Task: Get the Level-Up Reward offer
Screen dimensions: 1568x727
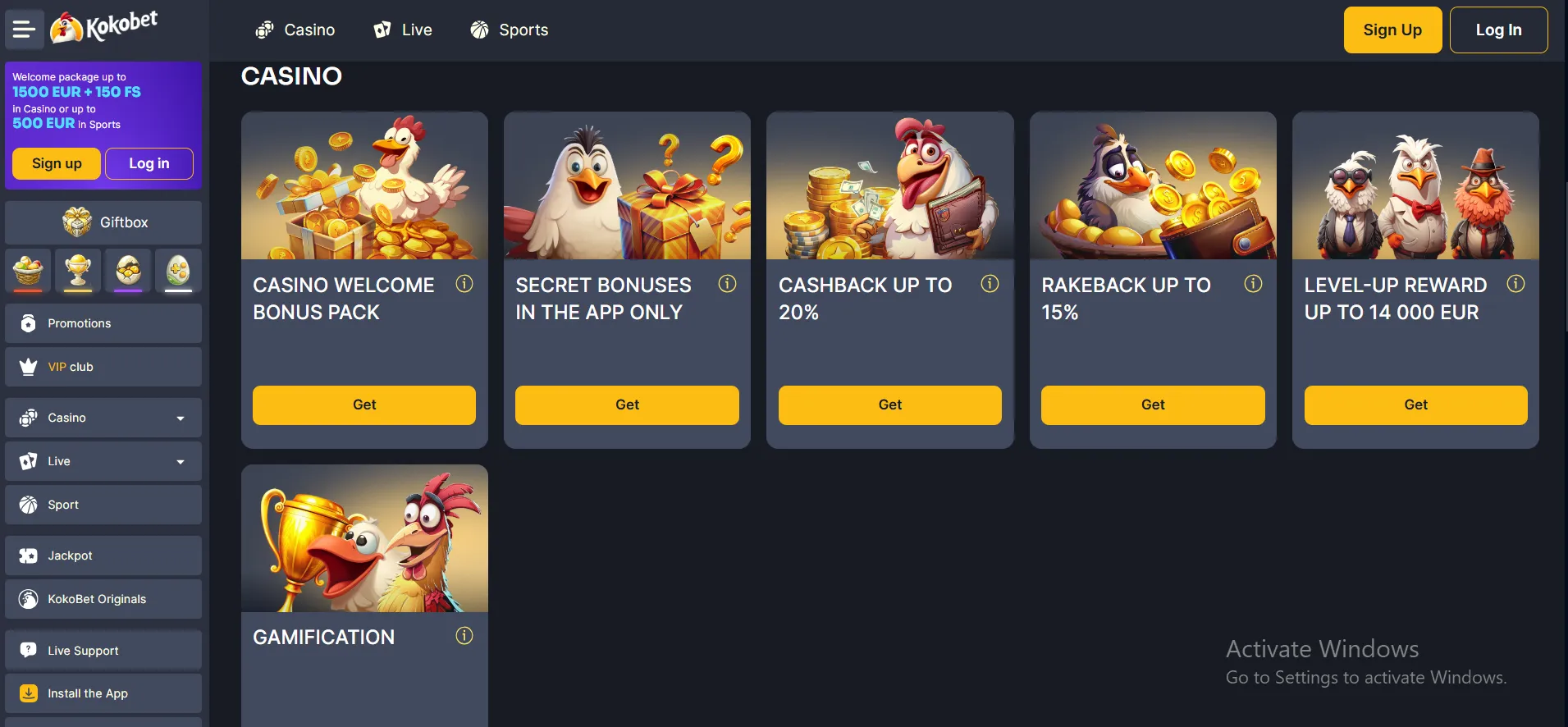Action: (x=1415, y=405)
